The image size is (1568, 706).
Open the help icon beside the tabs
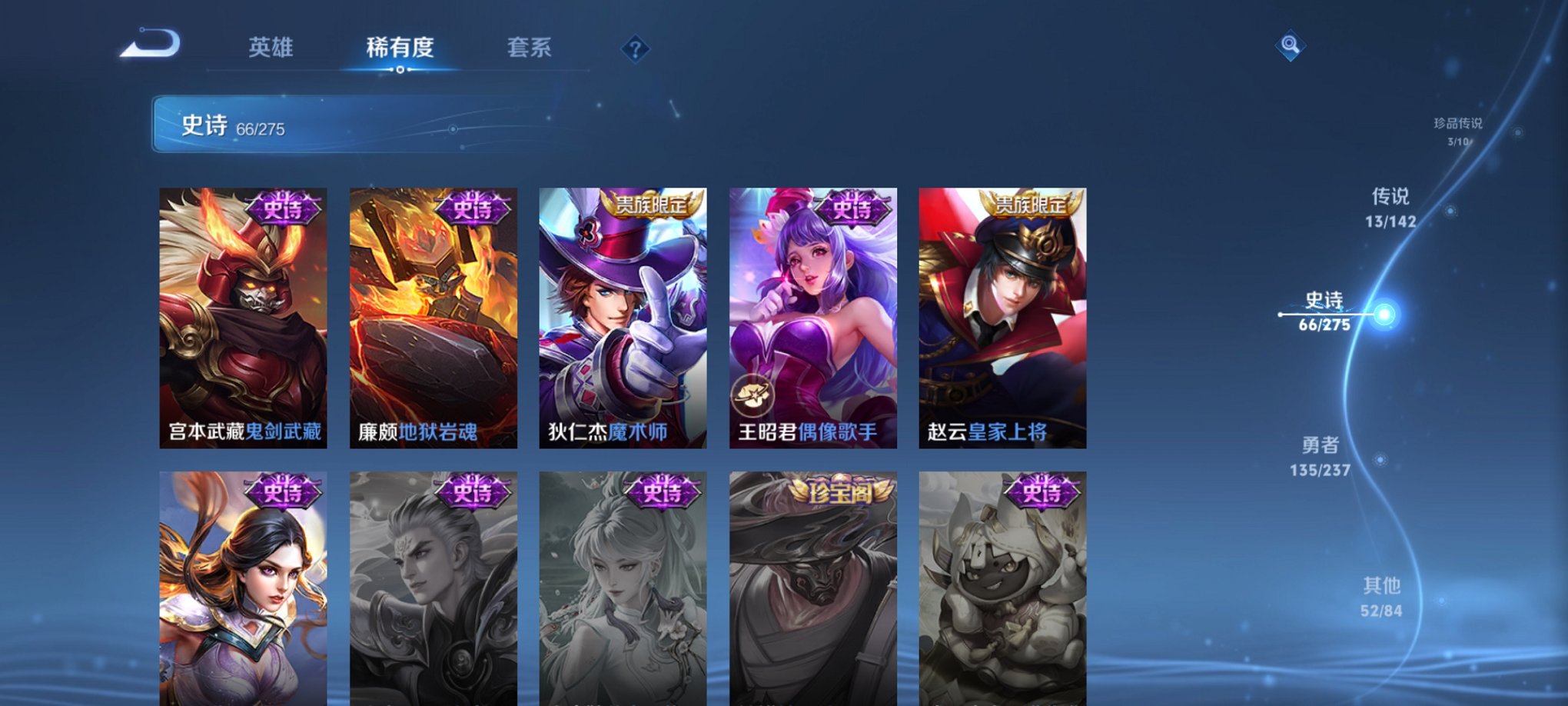[635, 49]
